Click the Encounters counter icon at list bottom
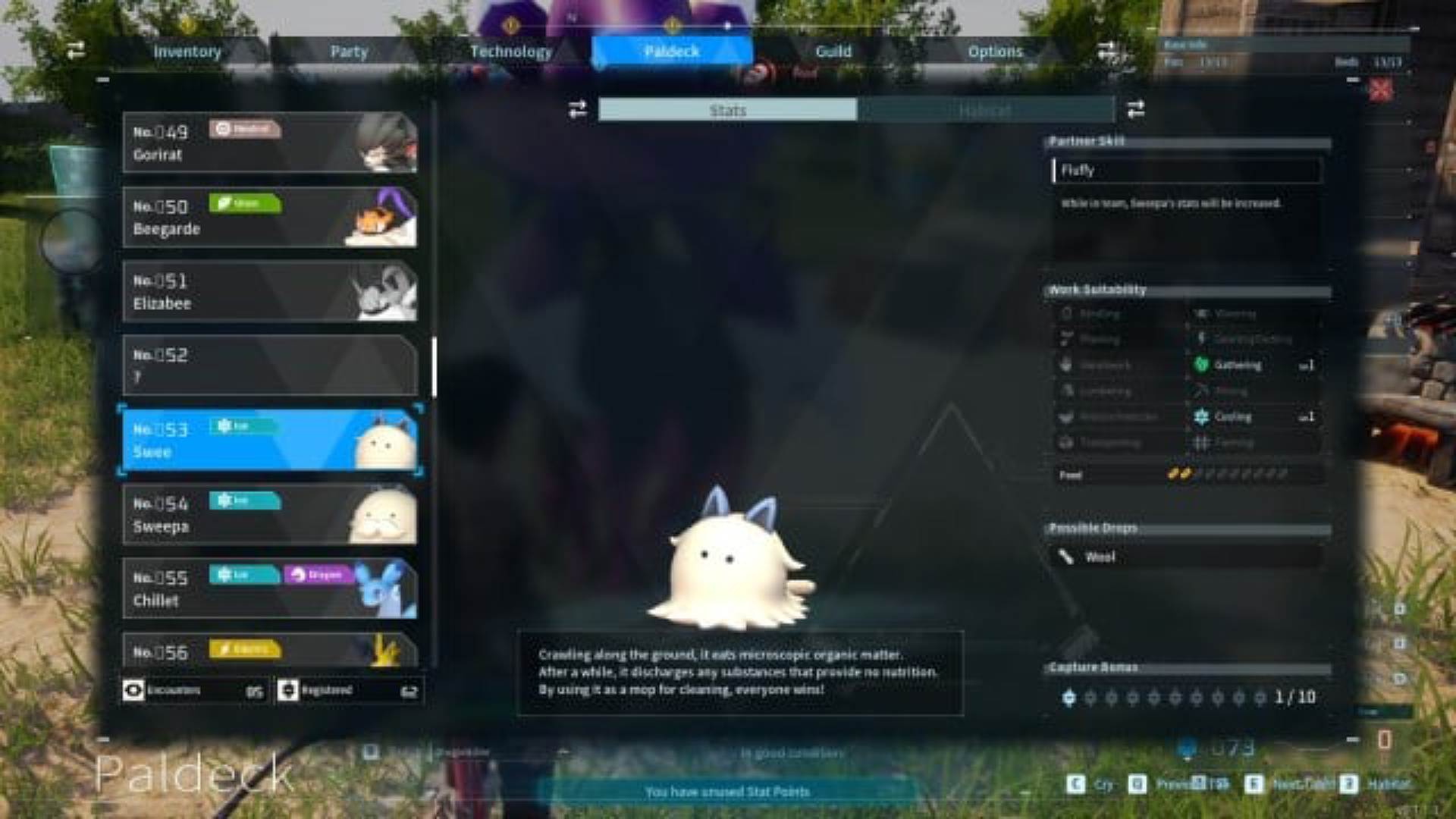This screenshot has width=1456, height=819. (x=133, y=690)
